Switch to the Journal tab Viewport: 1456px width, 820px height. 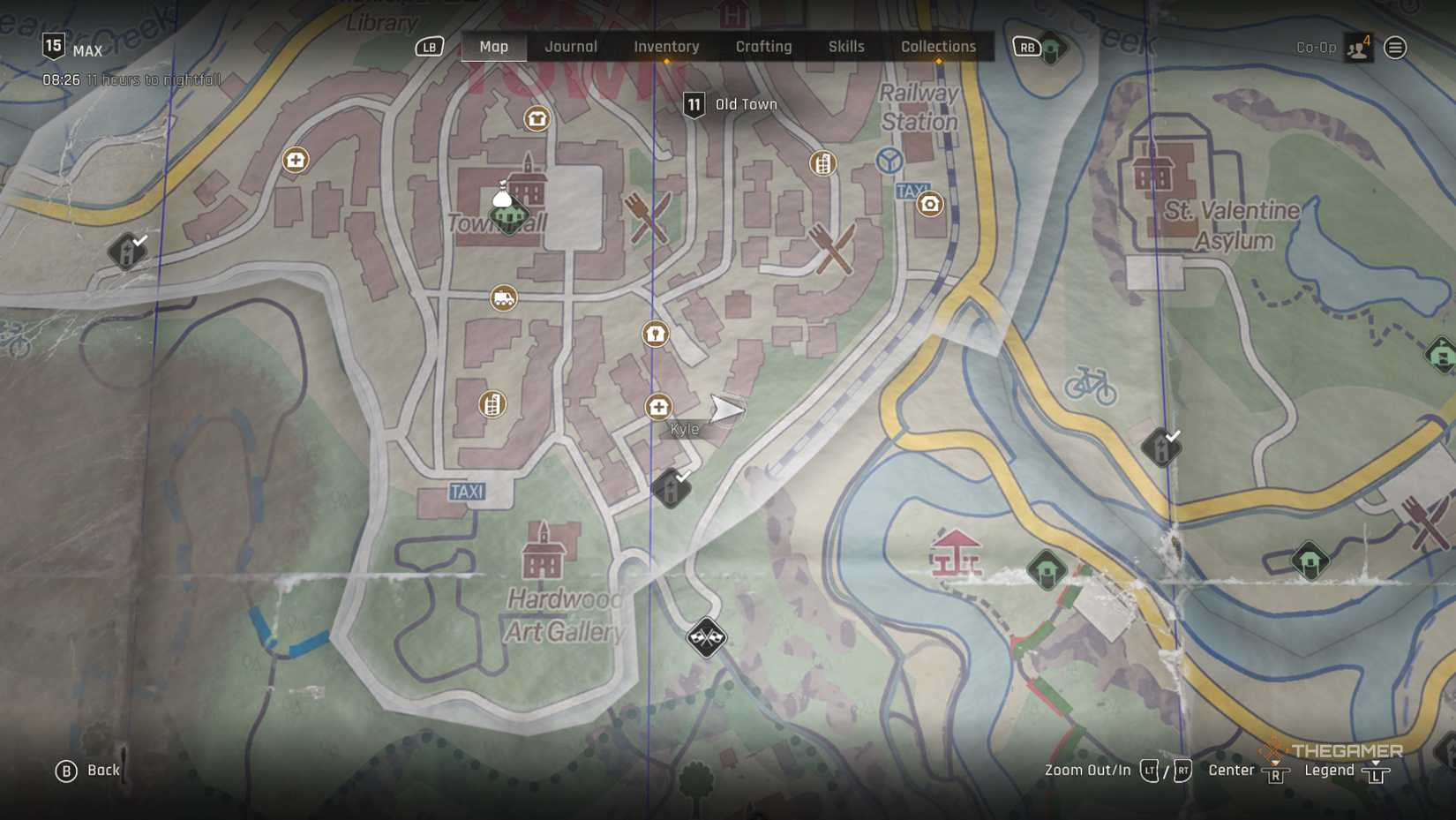[x=570, y=47]
